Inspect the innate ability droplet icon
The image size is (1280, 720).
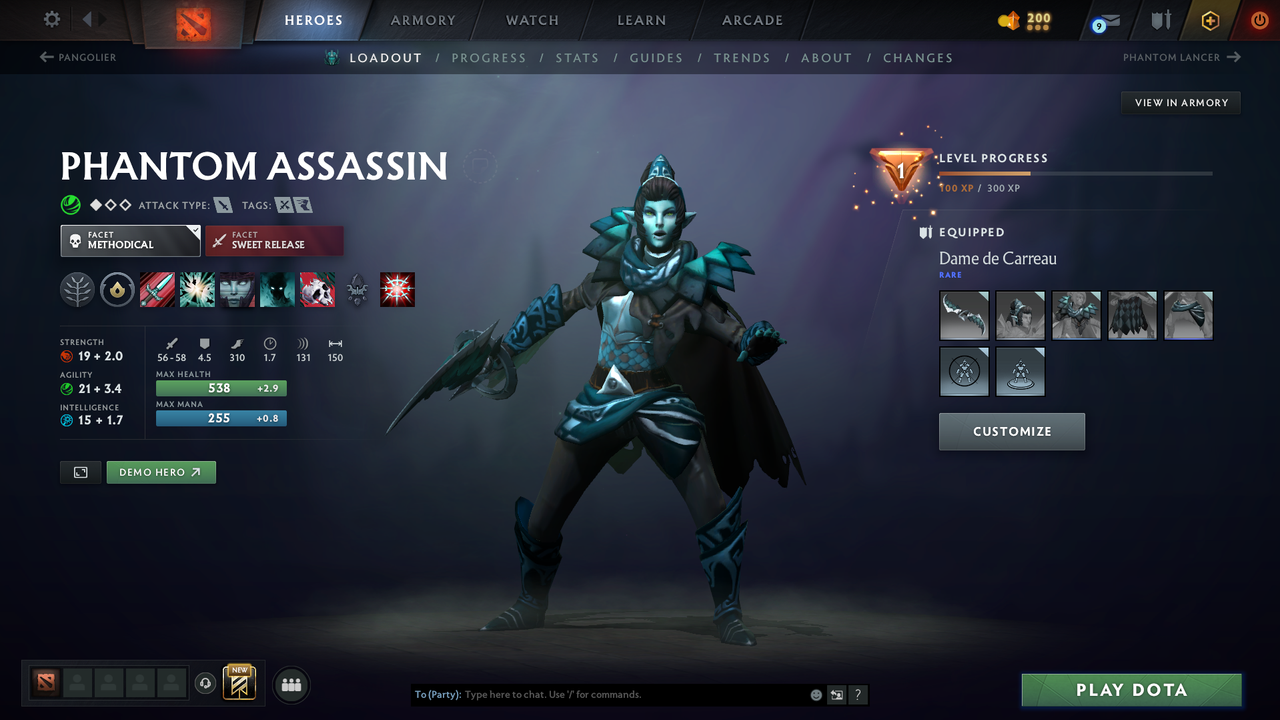tap(117, 290)
